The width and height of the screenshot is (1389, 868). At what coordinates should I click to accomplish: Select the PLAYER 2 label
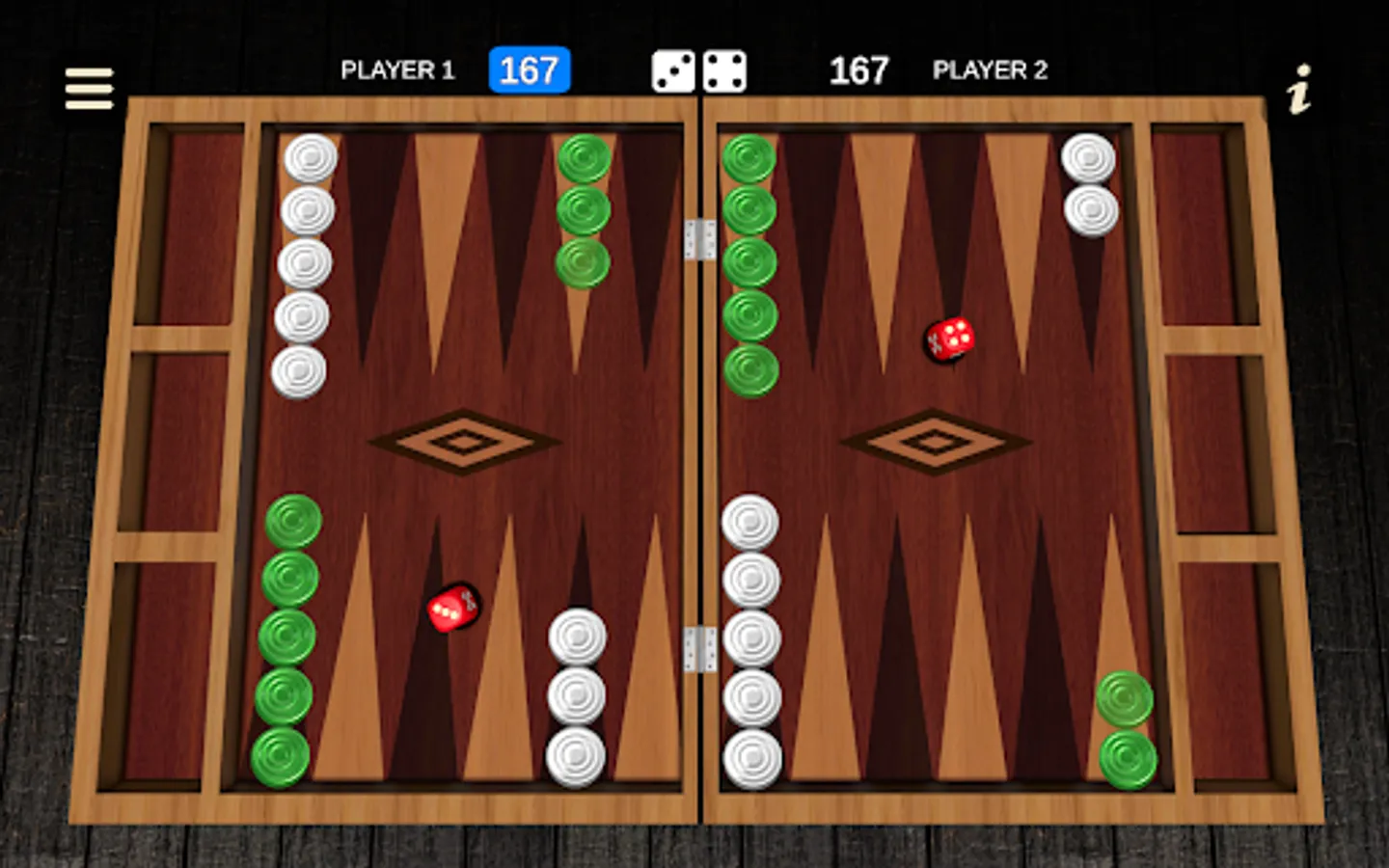tap(990, 70)
